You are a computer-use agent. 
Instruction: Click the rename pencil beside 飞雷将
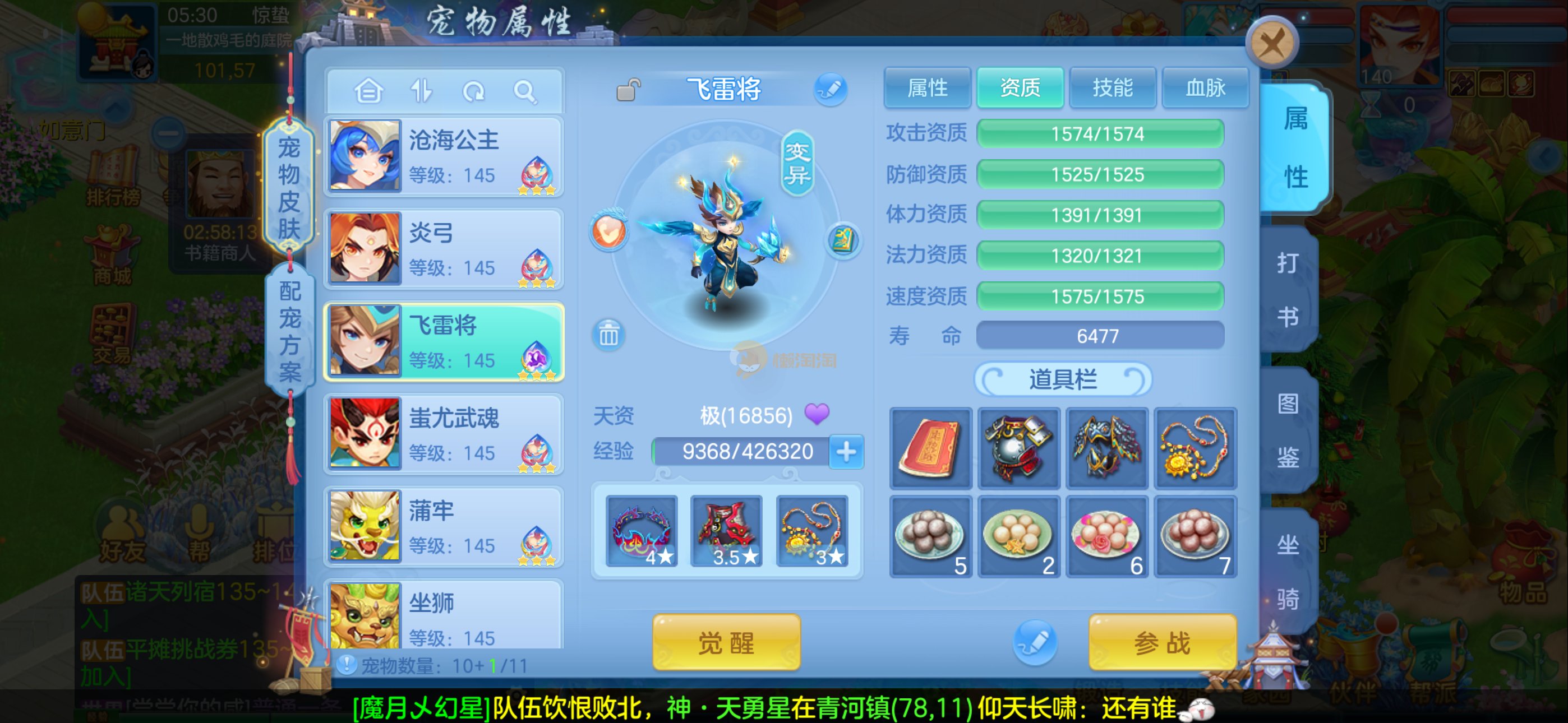pyautogui.click(x=830, y=90)
